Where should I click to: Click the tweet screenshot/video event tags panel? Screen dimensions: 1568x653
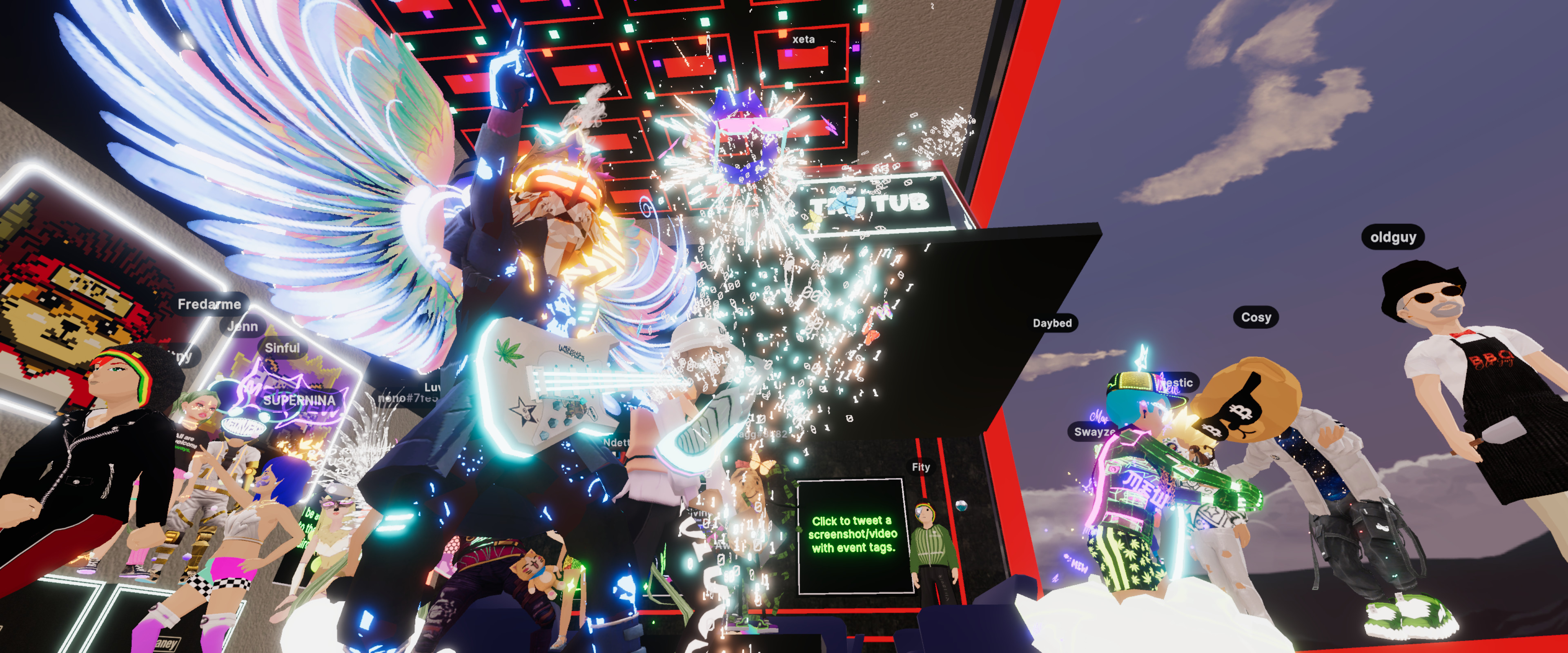tap(853, 535)
